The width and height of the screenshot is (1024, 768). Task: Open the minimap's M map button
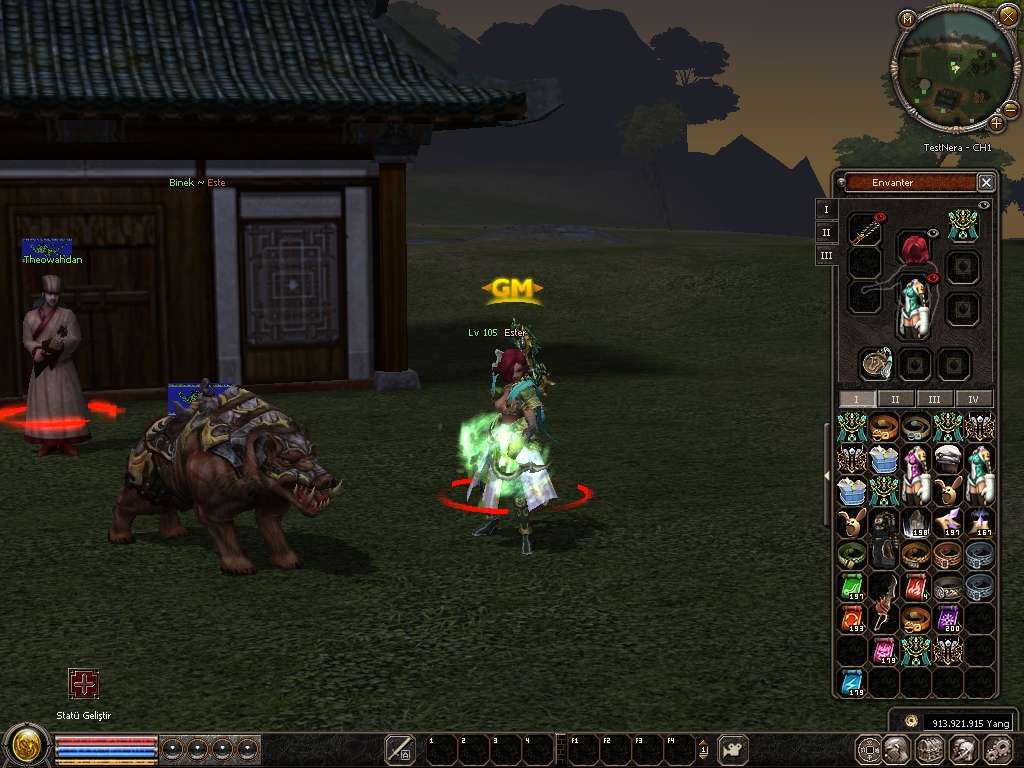coord(908,19)
